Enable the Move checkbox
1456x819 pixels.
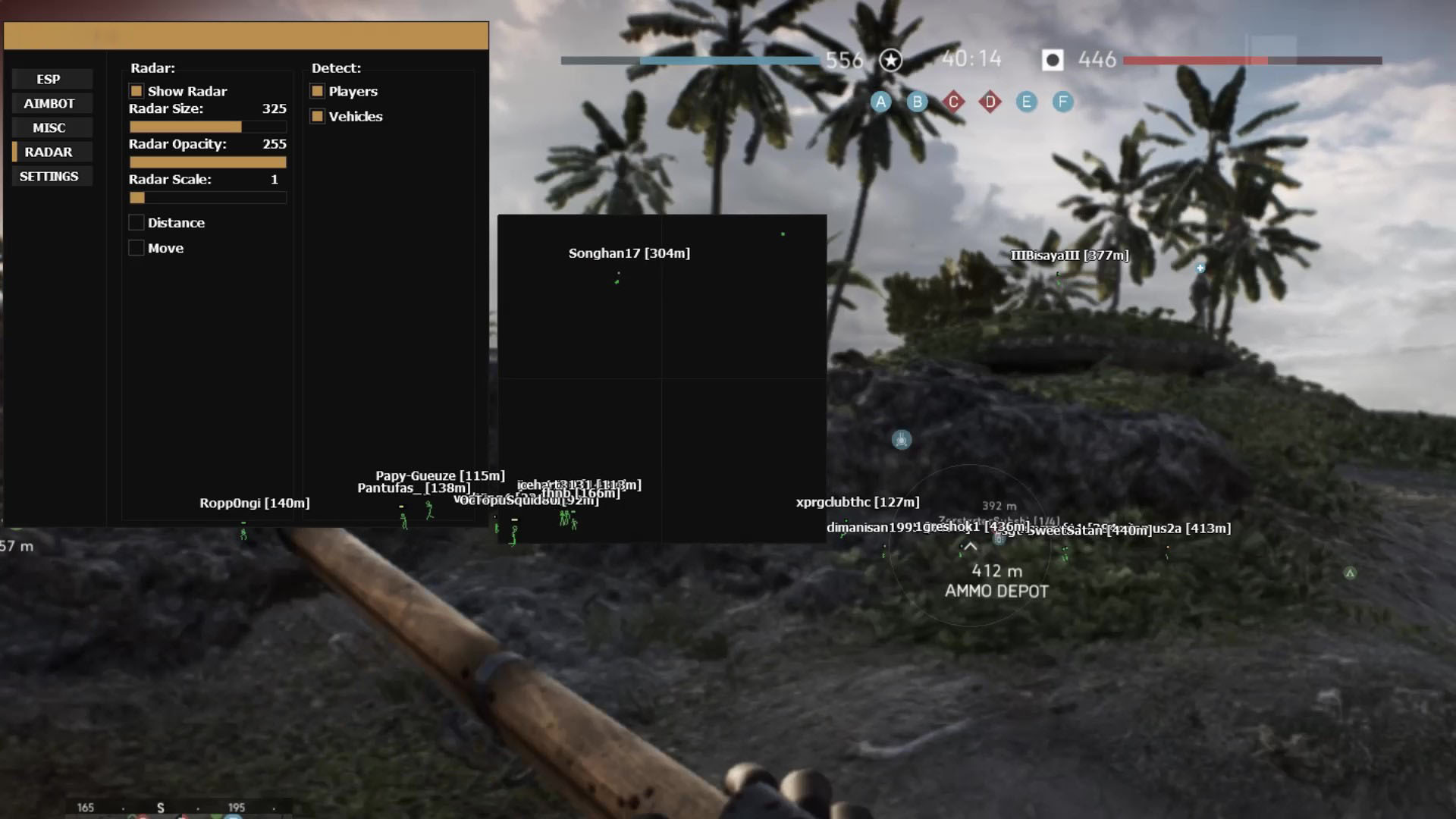[x=136, y=247]
